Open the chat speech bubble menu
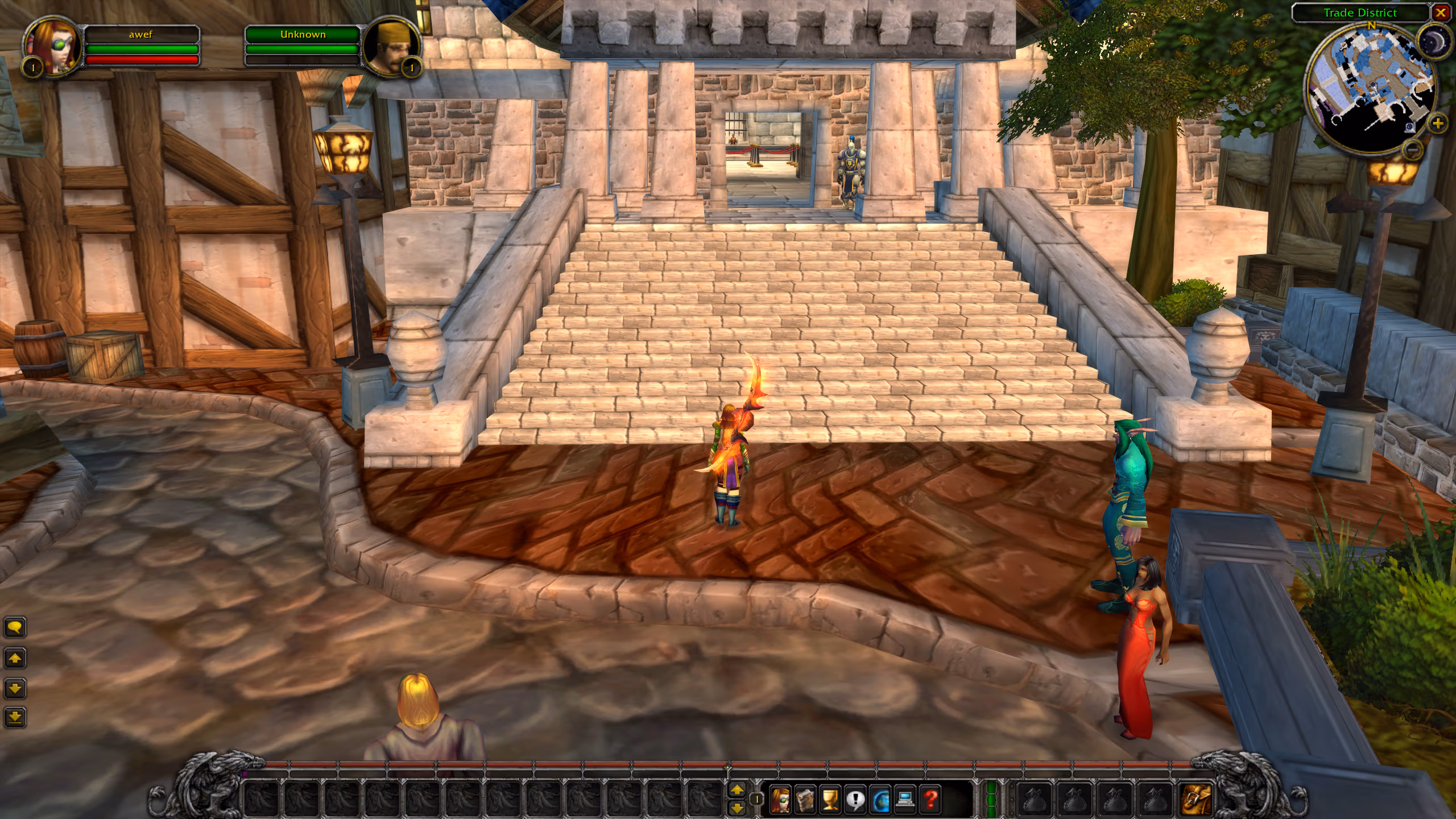The height and width of the screenshot is (819, 1456). click(x=15, y=627)
